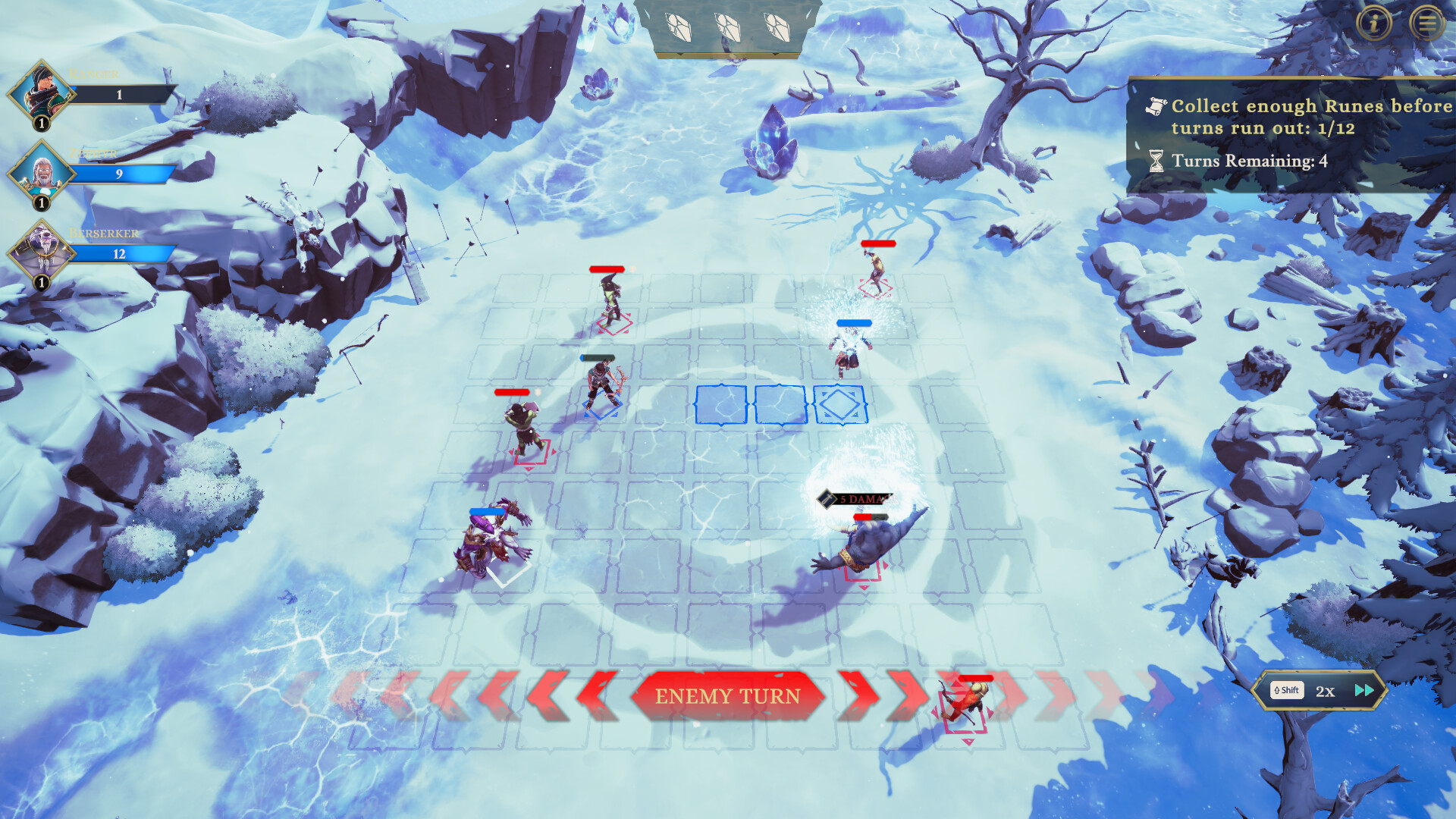This screenshot has height=819, width=1456.
Task: Click the hourglass icon next to Turns Remaining
Action: [1155, 159]
